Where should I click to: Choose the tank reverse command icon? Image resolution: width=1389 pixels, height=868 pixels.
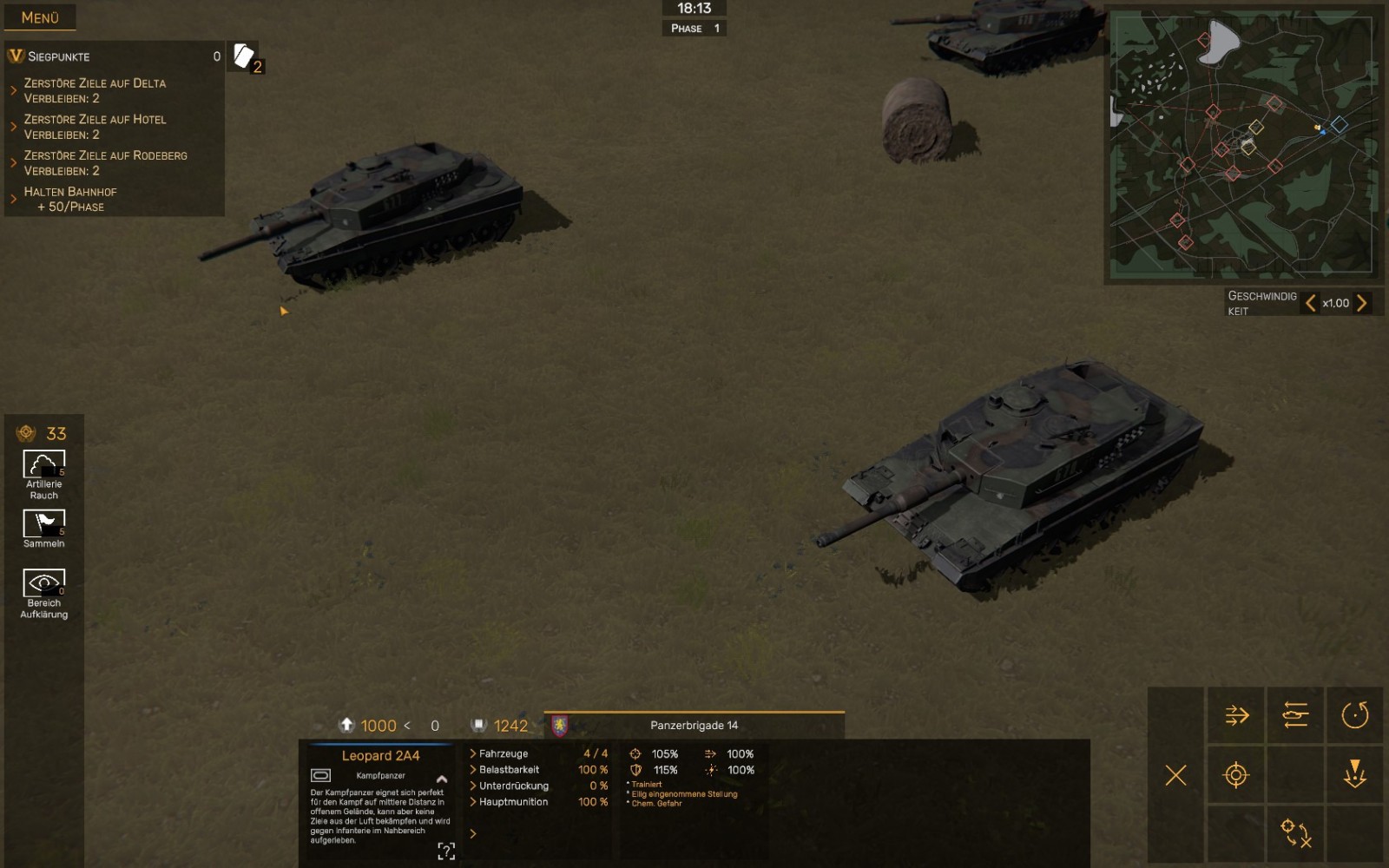[x=1294, y=715]
